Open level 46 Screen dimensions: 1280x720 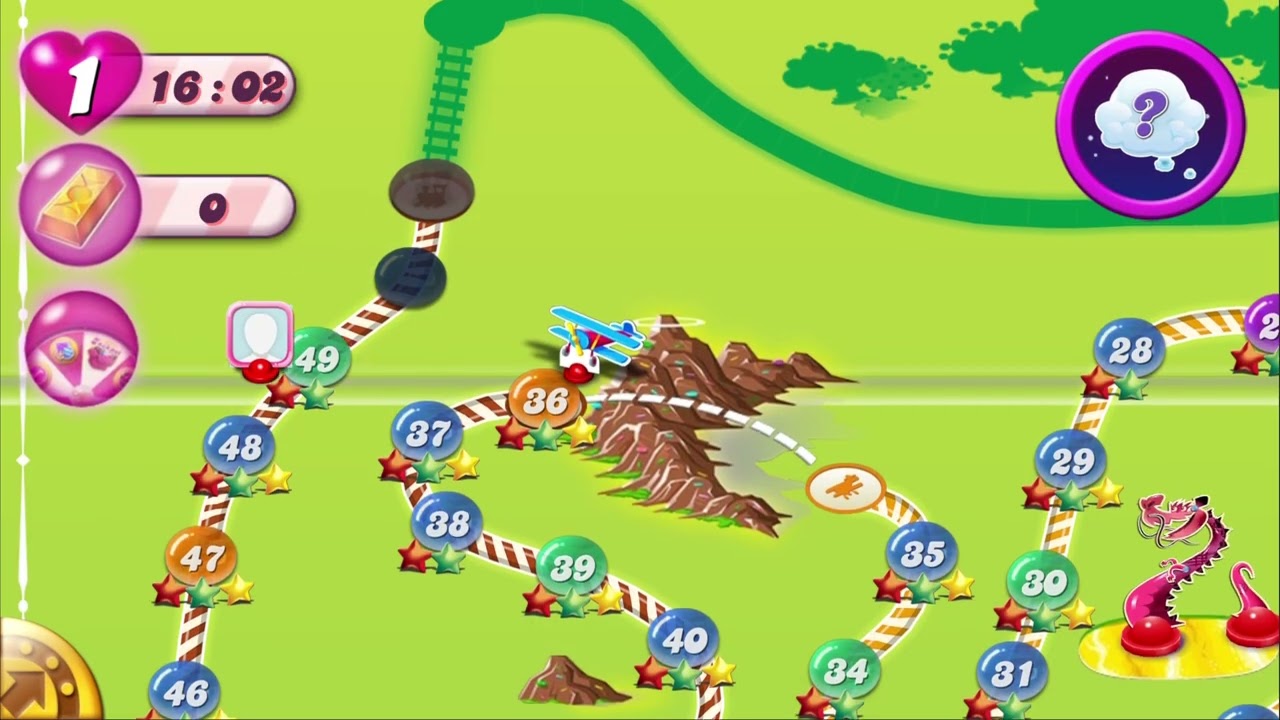(x=184, y=691)
